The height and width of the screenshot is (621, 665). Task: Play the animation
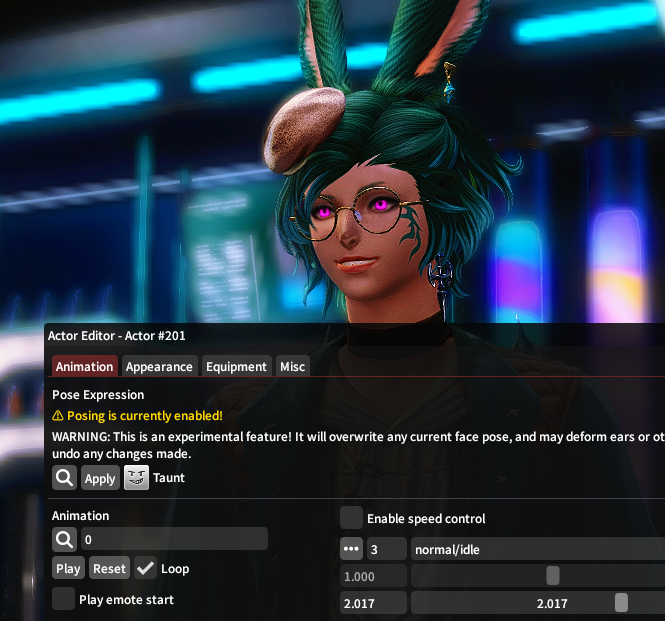tap(68, 569)
